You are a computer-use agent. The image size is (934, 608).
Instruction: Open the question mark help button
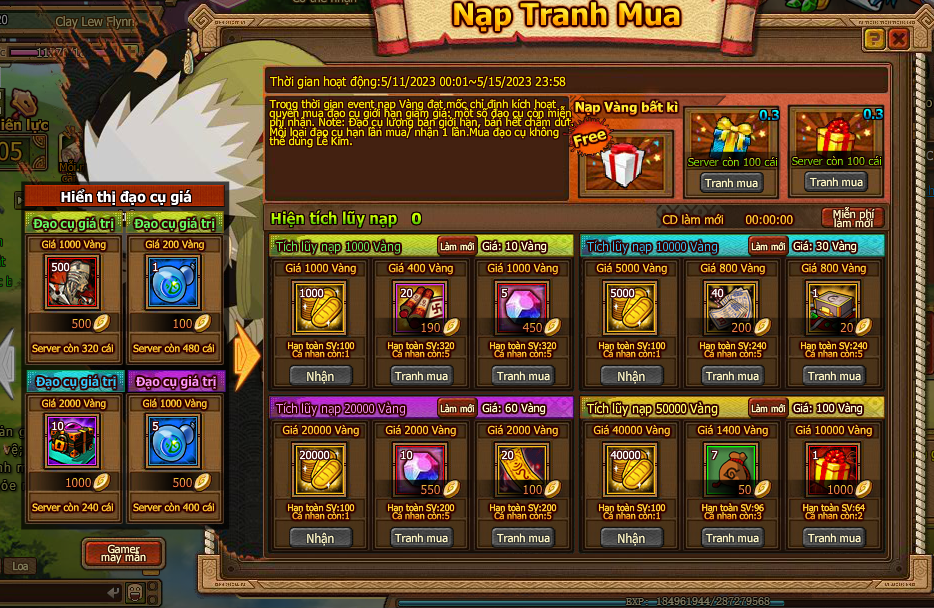[874, 39]
